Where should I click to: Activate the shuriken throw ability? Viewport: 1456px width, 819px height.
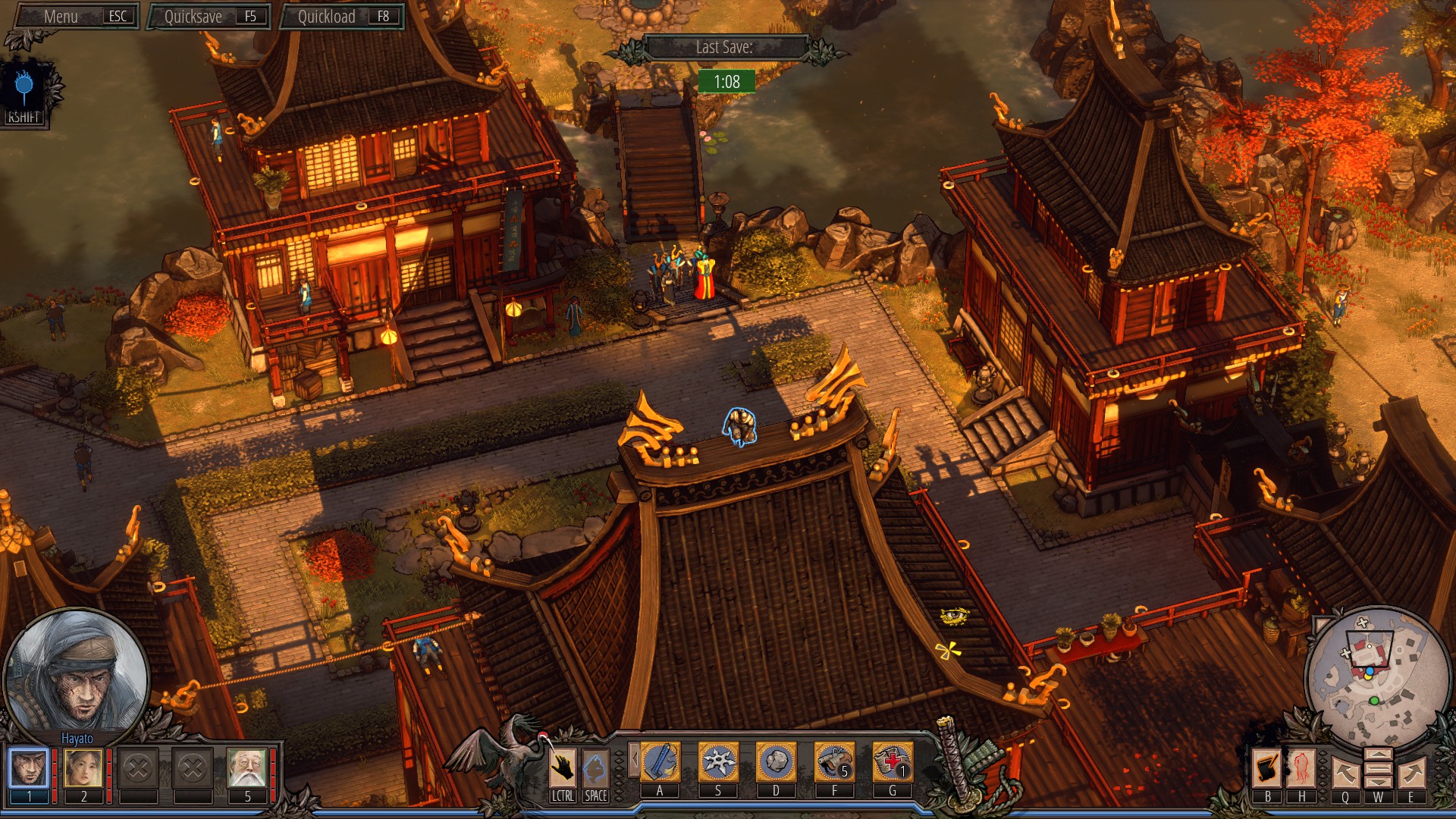[717, 762]
